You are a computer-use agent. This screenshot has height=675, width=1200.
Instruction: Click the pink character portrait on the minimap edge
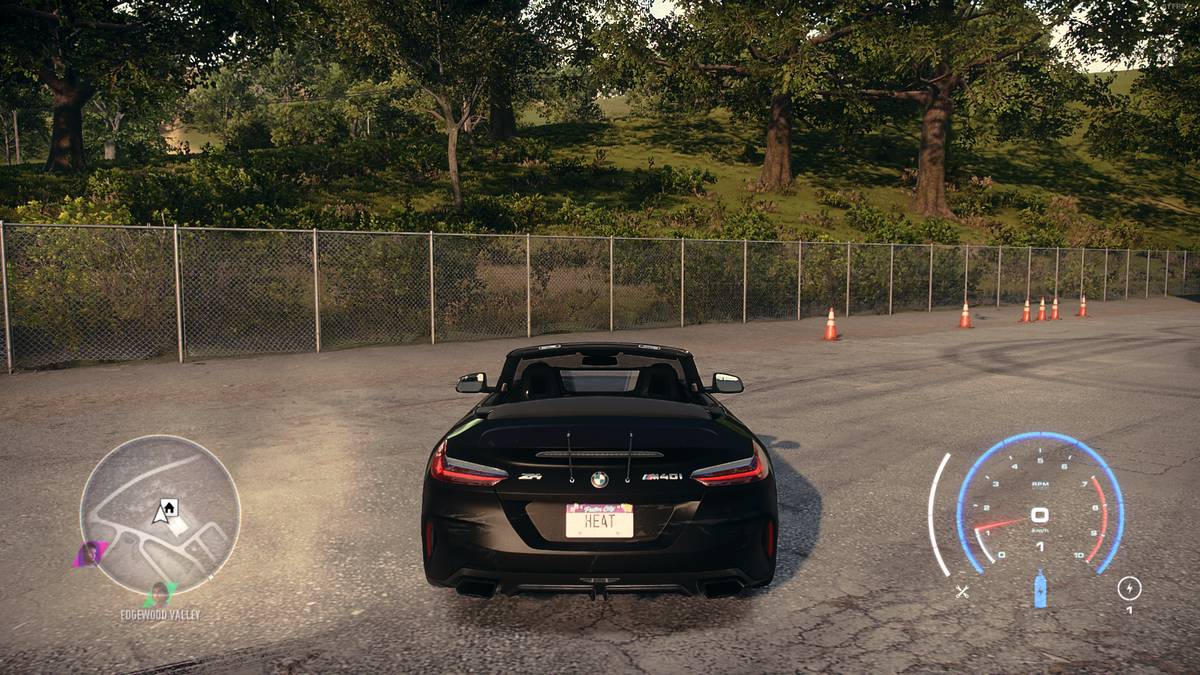click(x=91, y=552)
